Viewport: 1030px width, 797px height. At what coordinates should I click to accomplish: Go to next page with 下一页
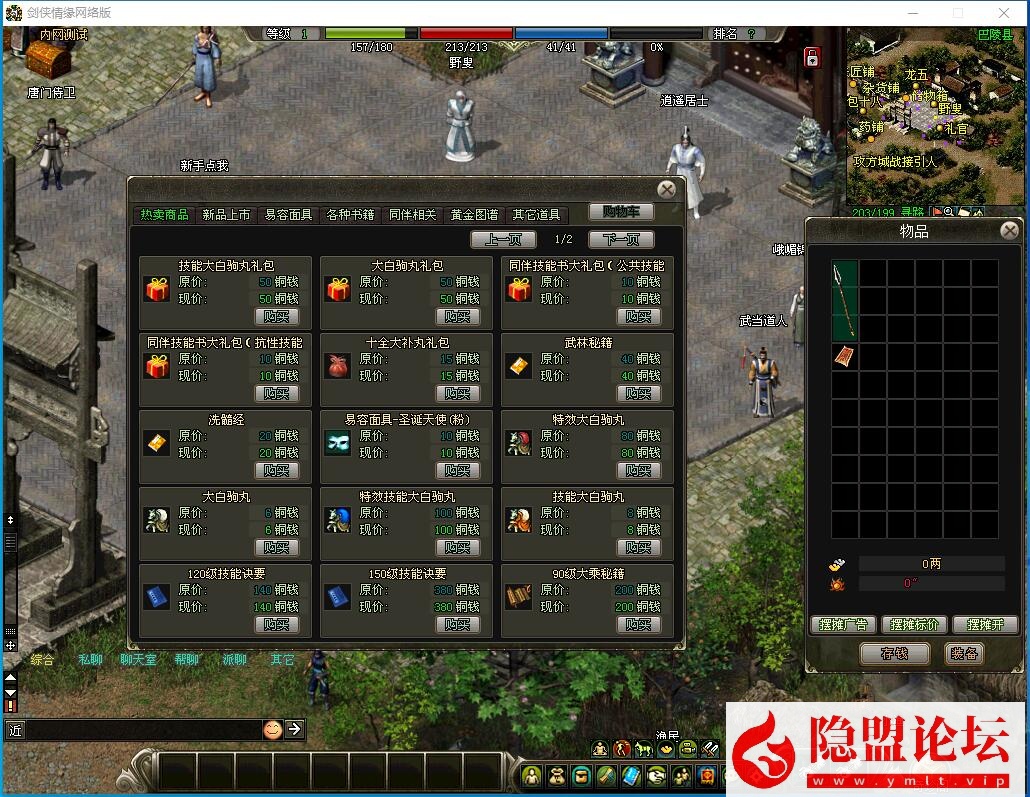[x=621, y=240]
